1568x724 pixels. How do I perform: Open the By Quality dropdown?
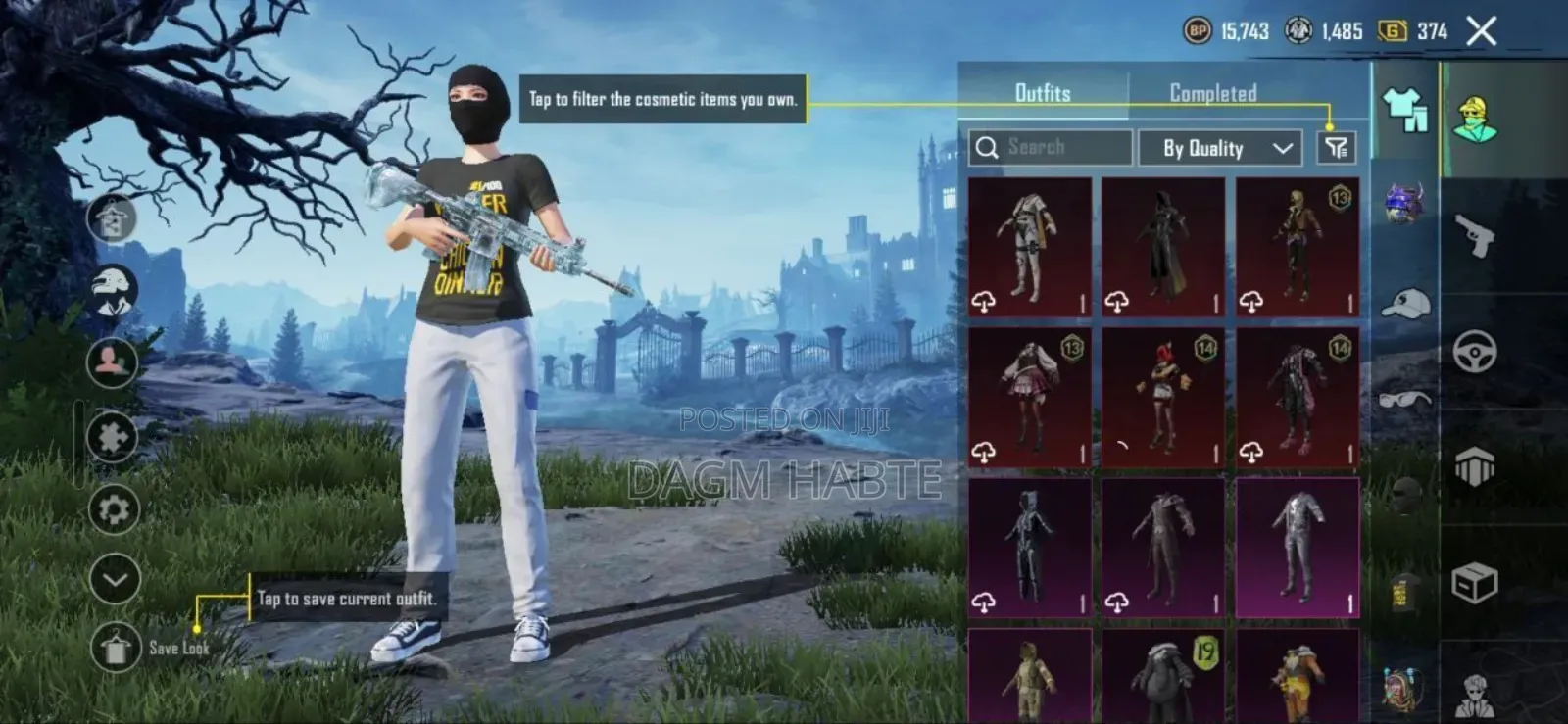click(x=1220, y=148)
